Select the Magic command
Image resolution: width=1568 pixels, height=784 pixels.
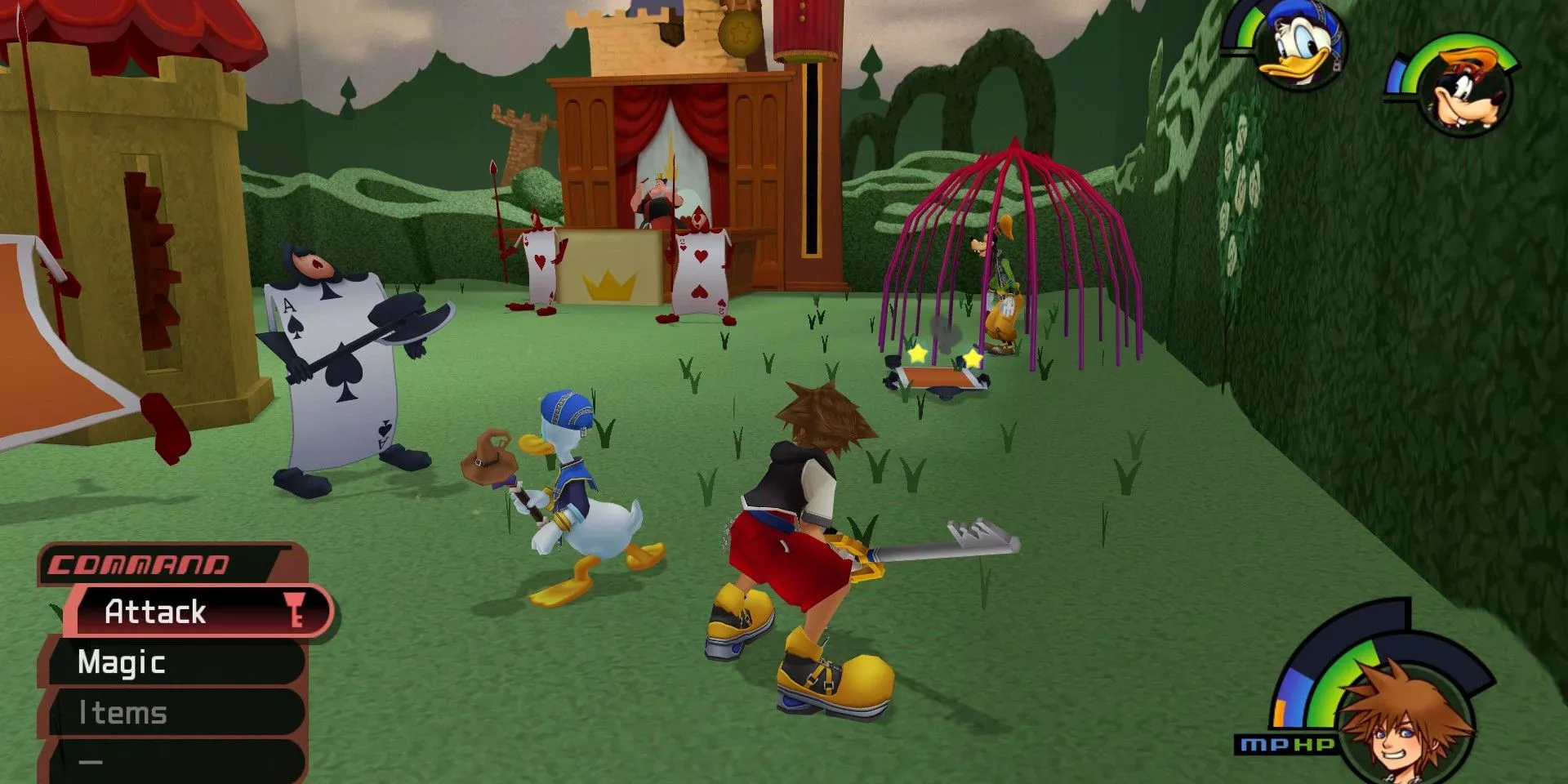(x=122, y=662)
